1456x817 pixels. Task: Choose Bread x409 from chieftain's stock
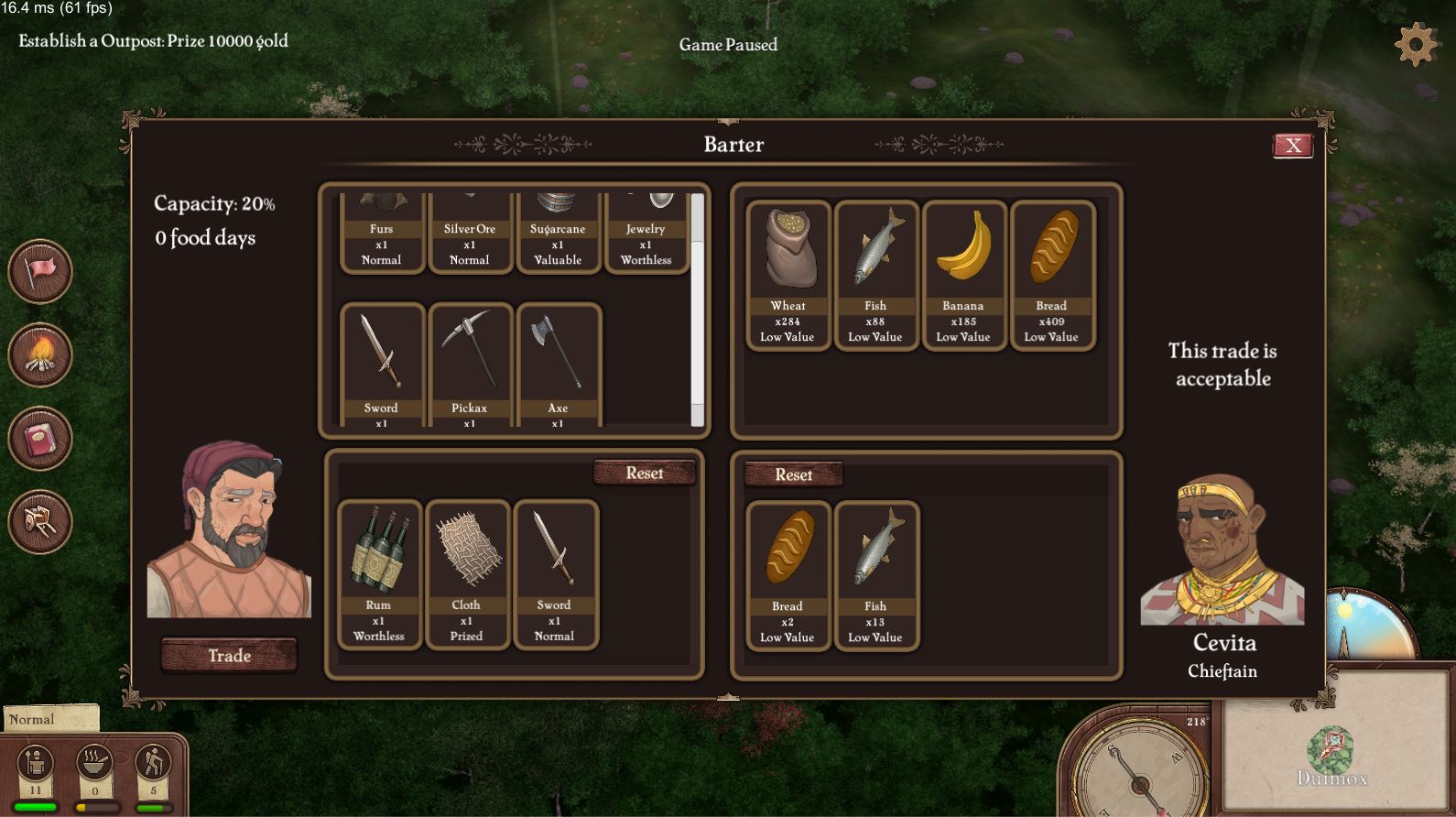(1051, 275)
